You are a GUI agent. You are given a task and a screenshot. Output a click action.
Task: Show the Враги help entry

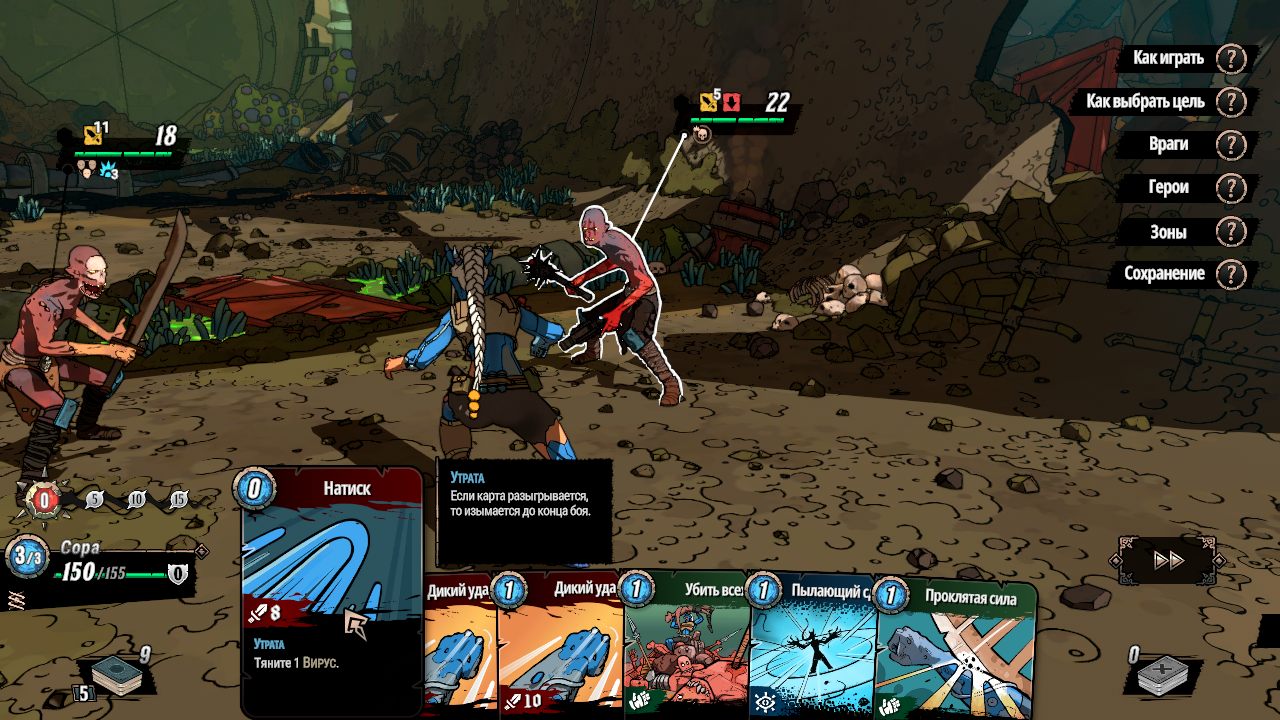coord(1168,144)
